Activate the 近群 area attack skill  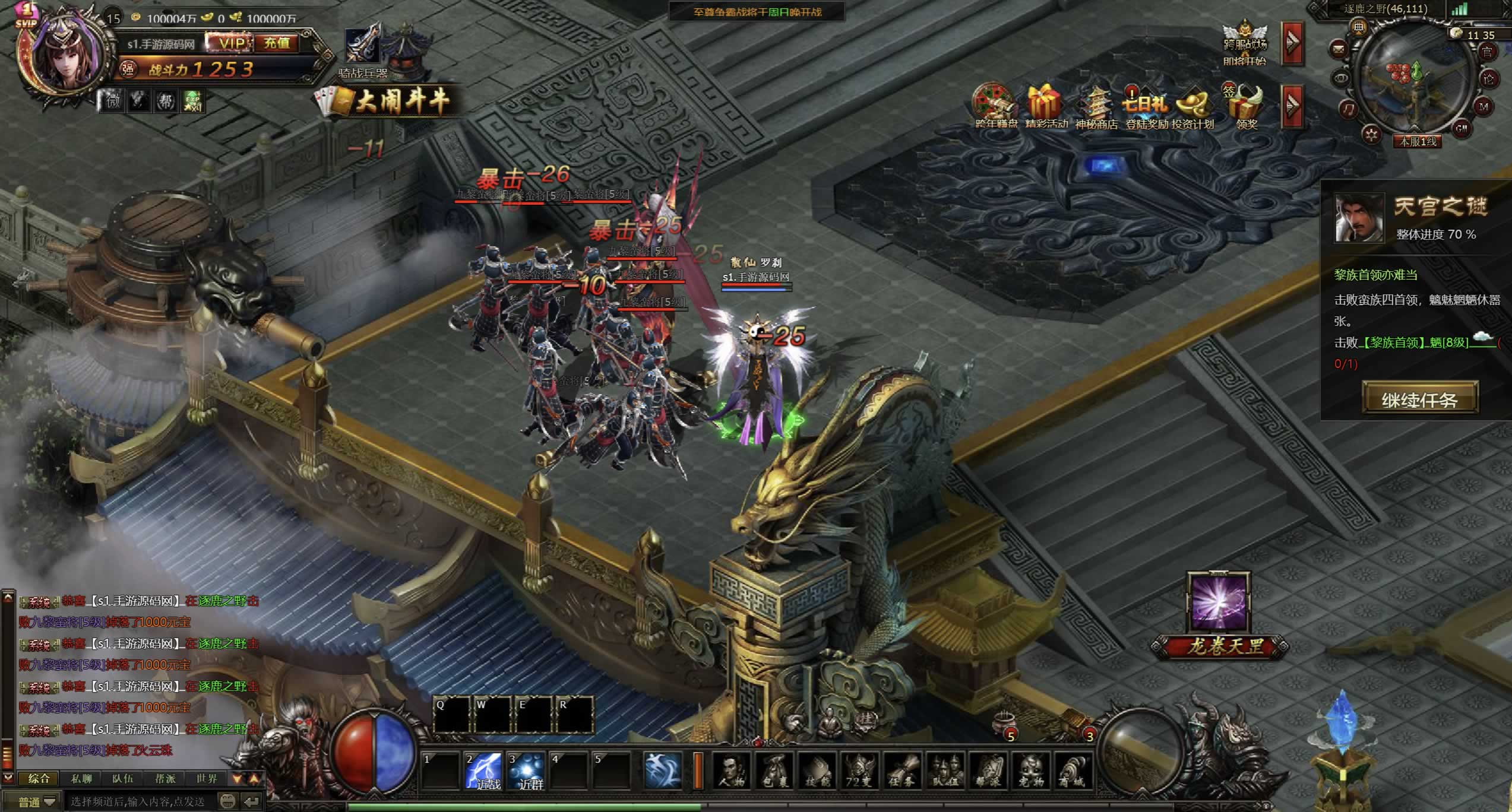coord(527,770)
